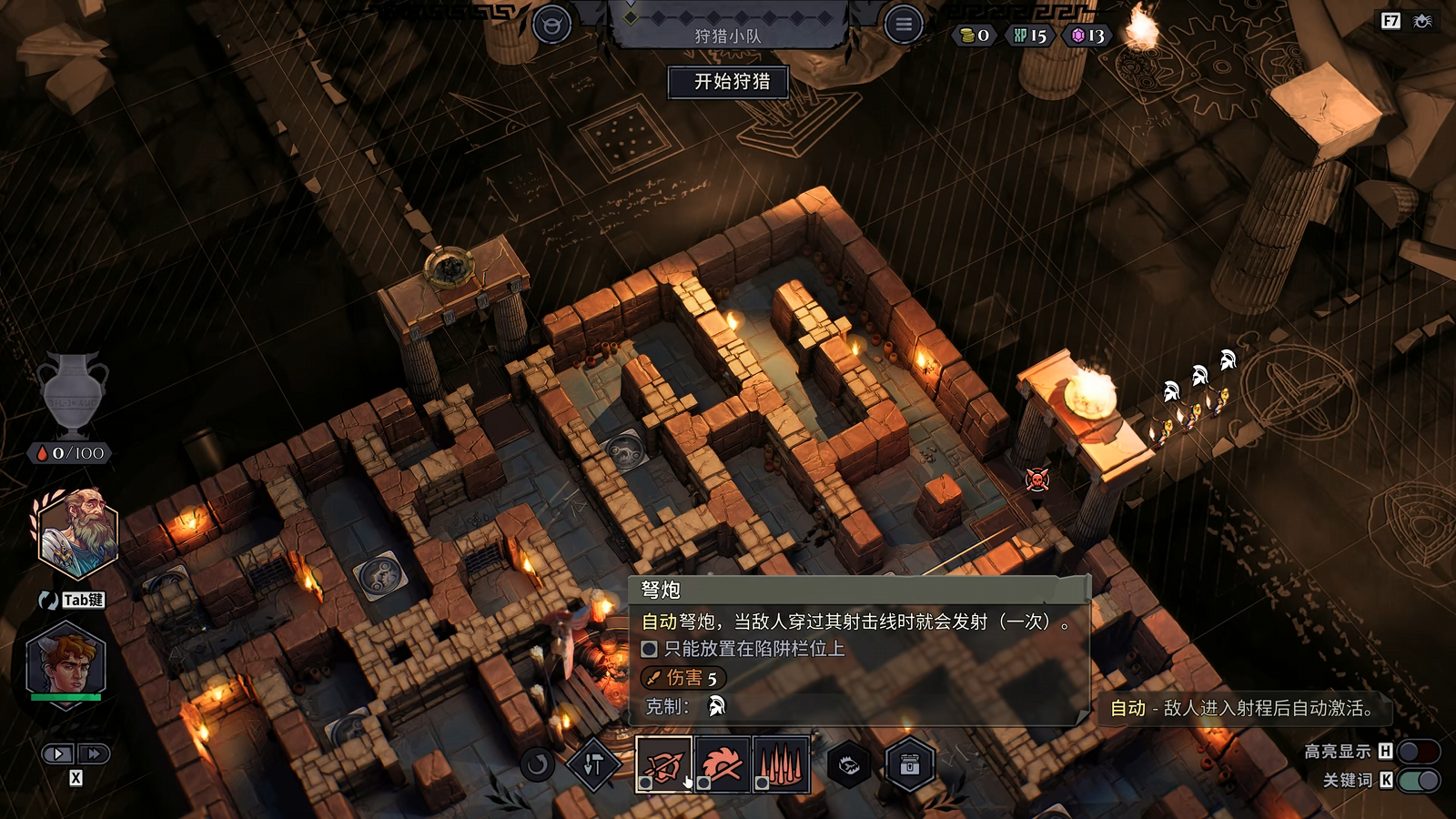Select the floor spikes trap slot

[x=781, y=764]
